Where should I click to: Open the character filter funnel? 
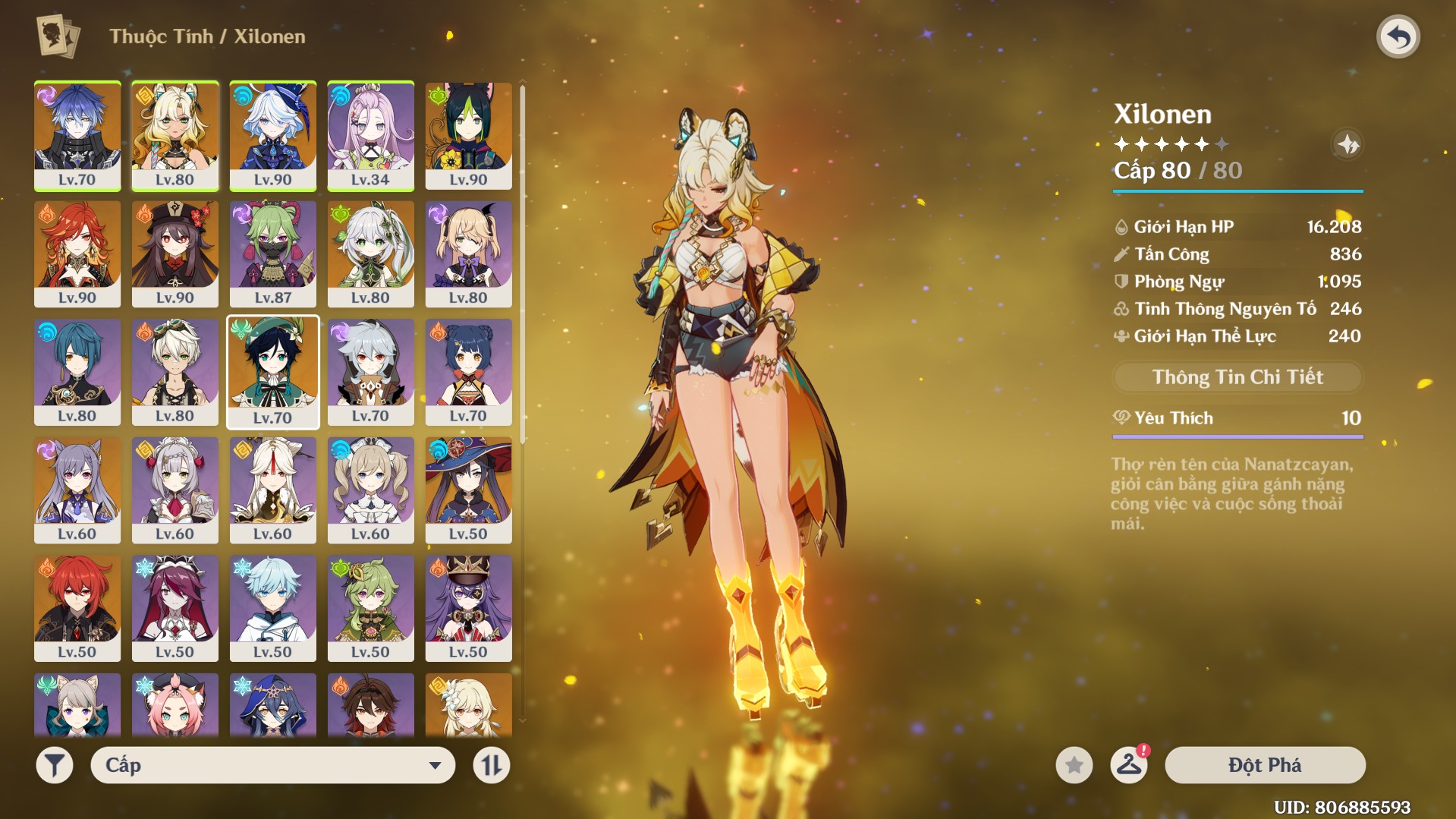[55, 765]
